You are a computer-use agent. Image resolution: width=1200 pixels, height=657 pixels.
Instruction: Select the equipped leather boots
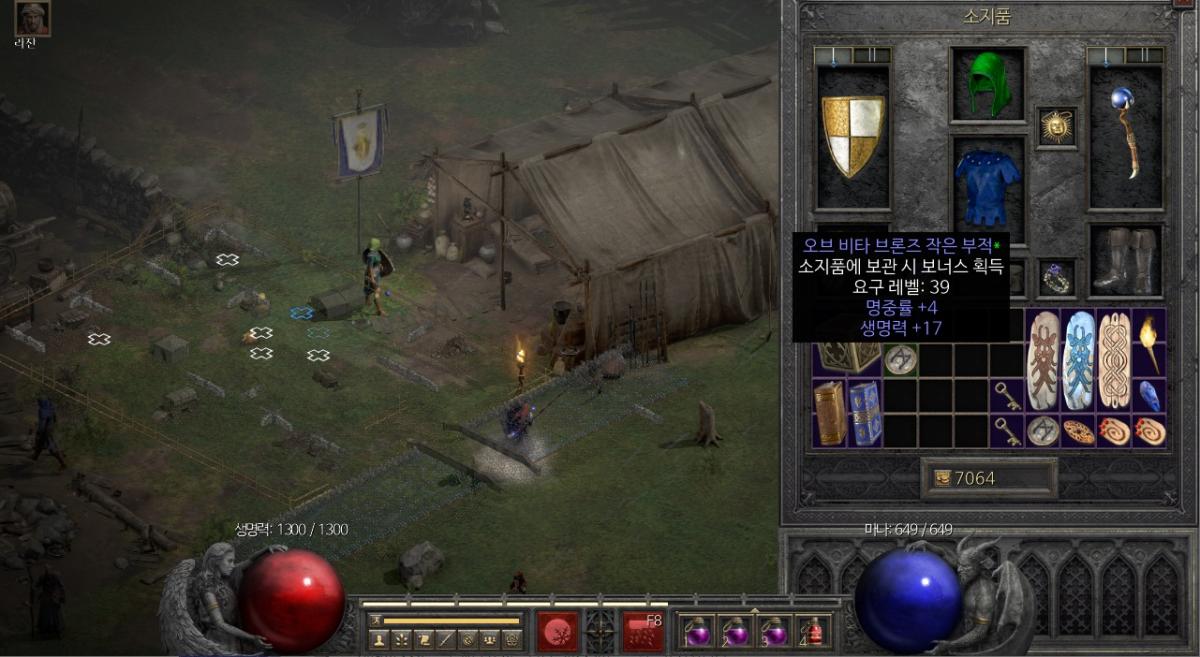point(1125,261)
